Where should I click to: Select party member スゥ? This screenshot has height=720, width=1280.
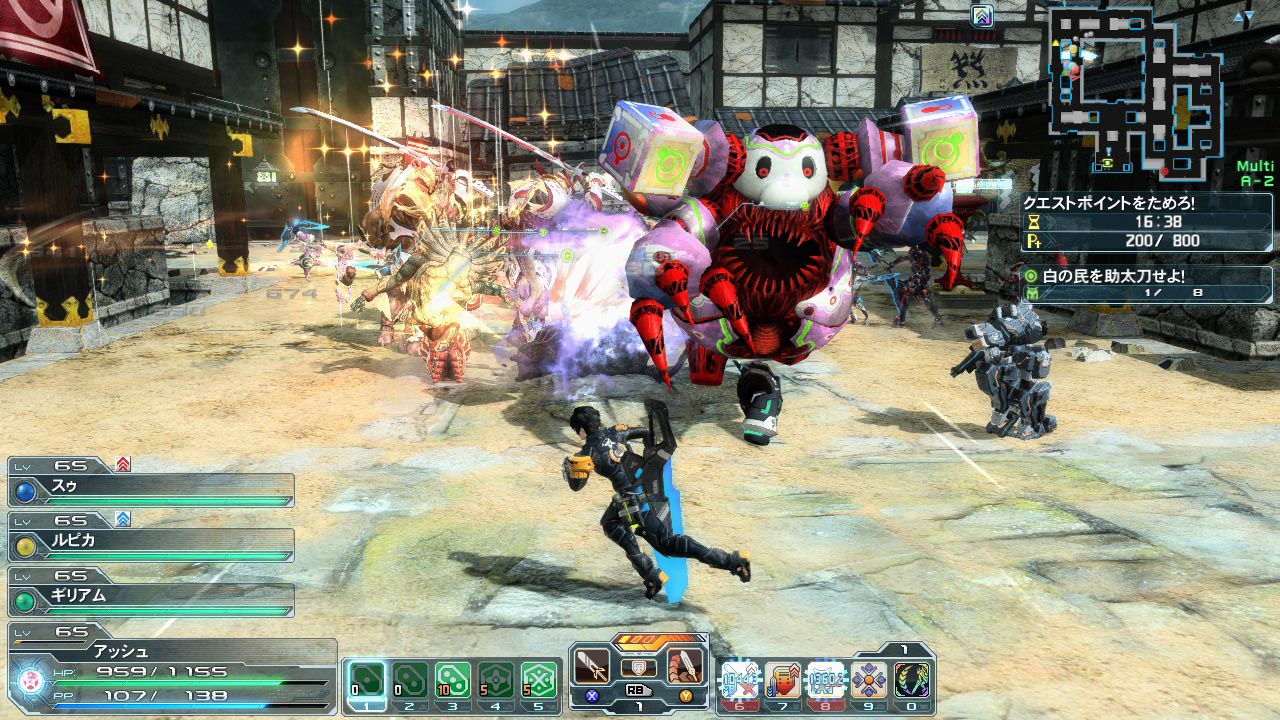(150, 490)
